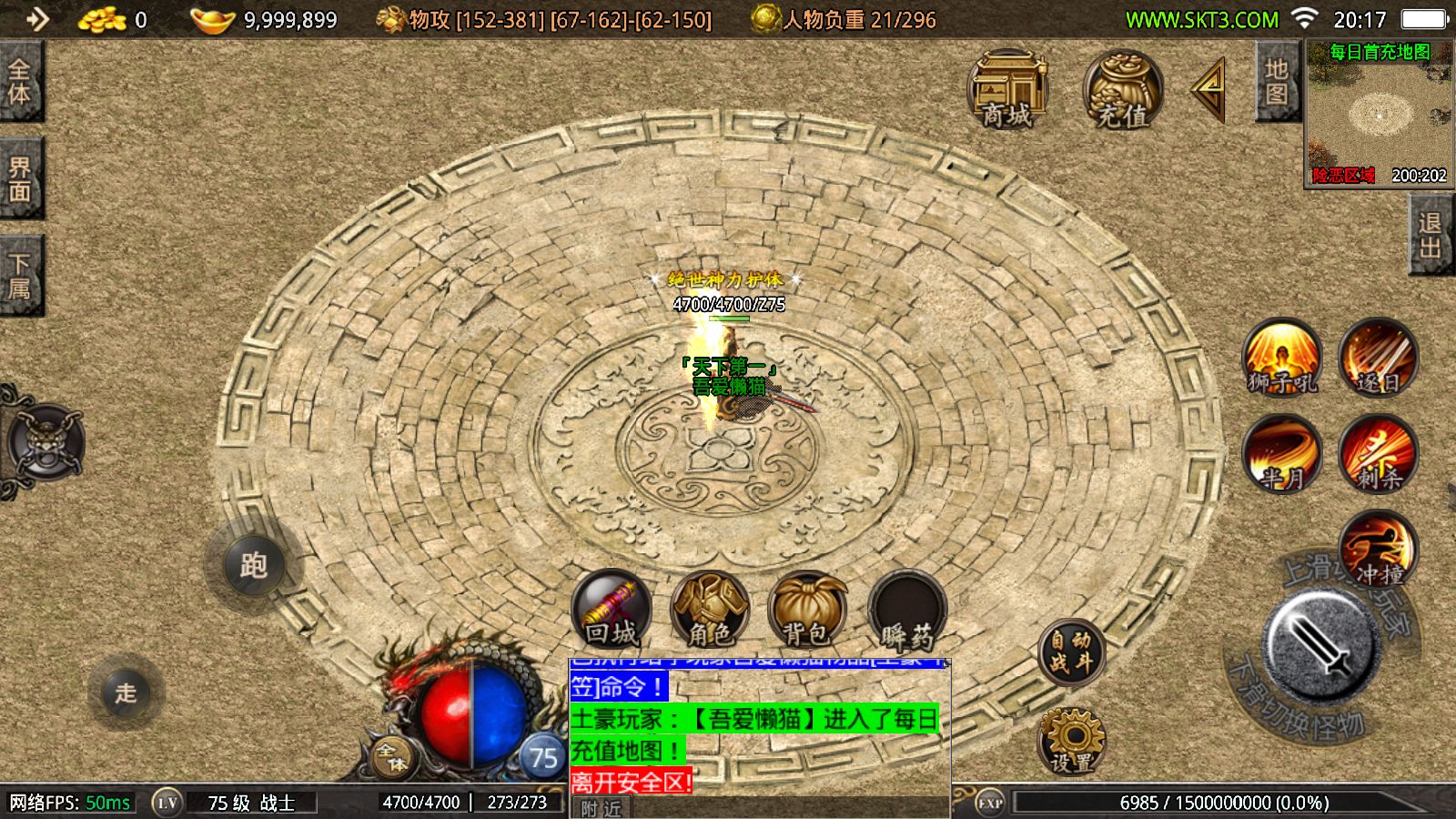Use the 半月 skill
The width and height of the screenshot is (1456, 819).
(x=1282, y=454)
